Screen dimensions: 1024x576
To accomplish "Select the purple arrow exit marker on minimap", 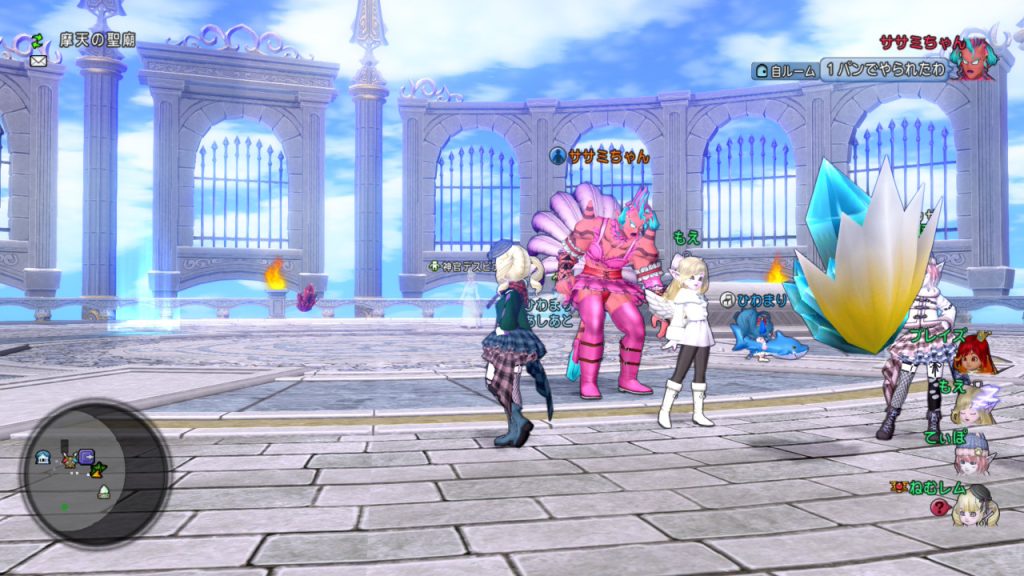I will [86, 457].
